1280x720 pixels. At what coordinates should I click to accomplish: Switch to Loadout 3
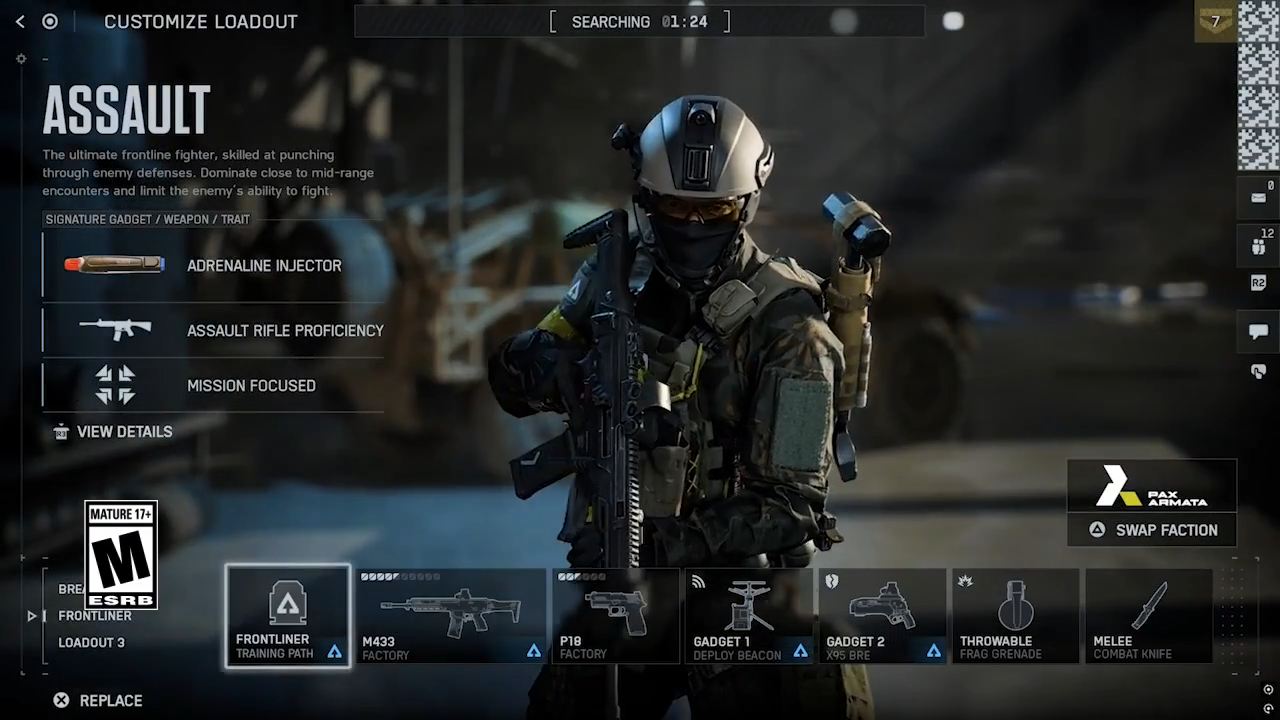pos(91,643)
